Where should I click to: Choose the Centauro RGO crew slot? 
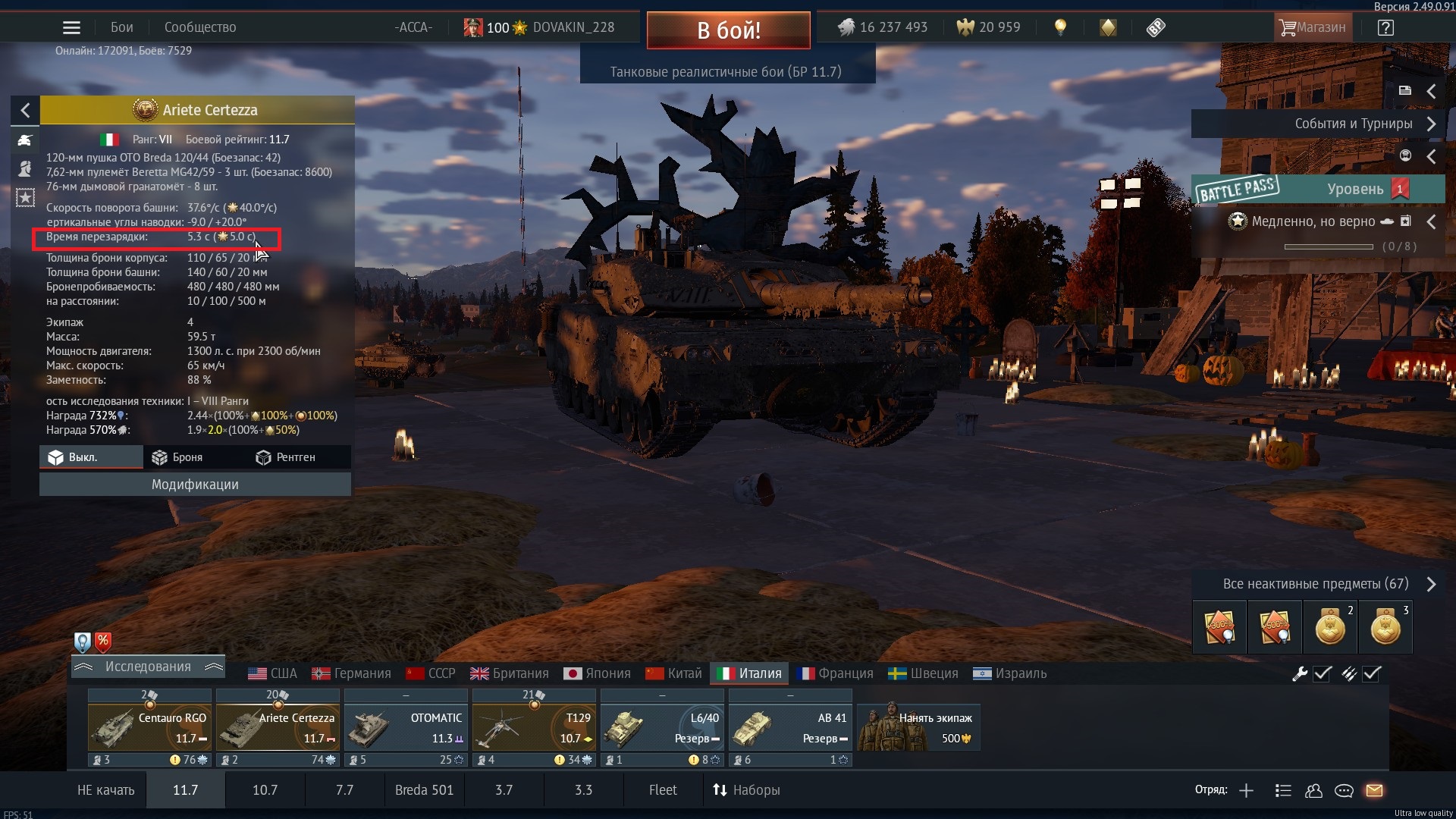point(149,727)
